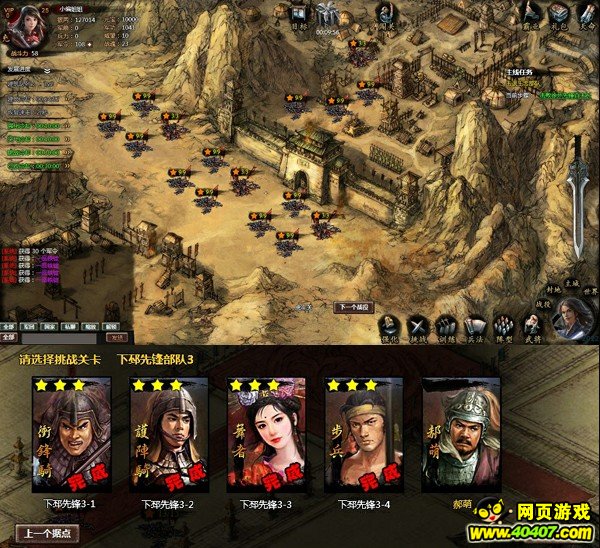This screenshot has width=600, height=548.
Task: Click the 下一个据点 next stronghold button
Action: coord(353,307)
